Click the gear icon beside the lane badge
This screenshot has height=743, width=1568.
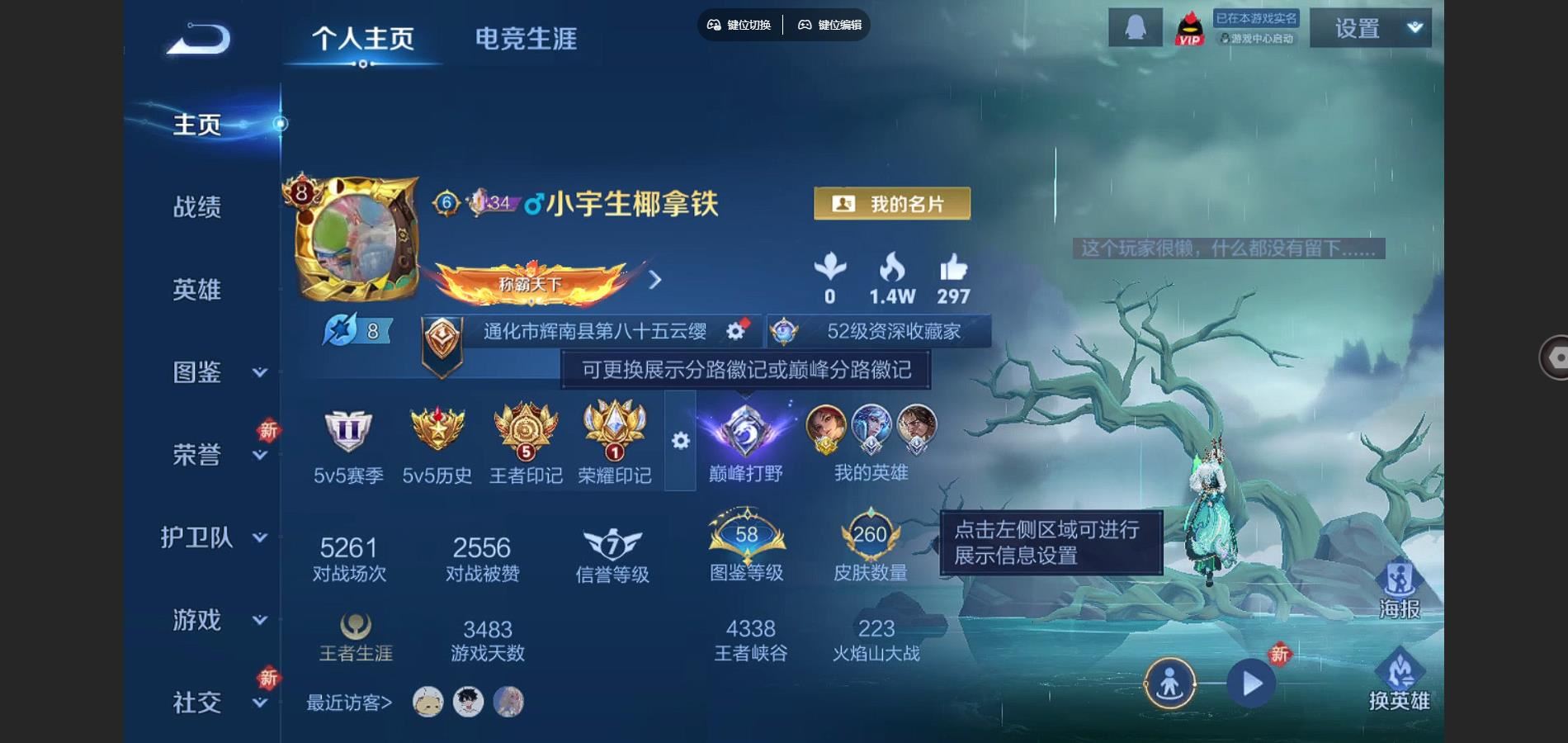pos(735,329)
